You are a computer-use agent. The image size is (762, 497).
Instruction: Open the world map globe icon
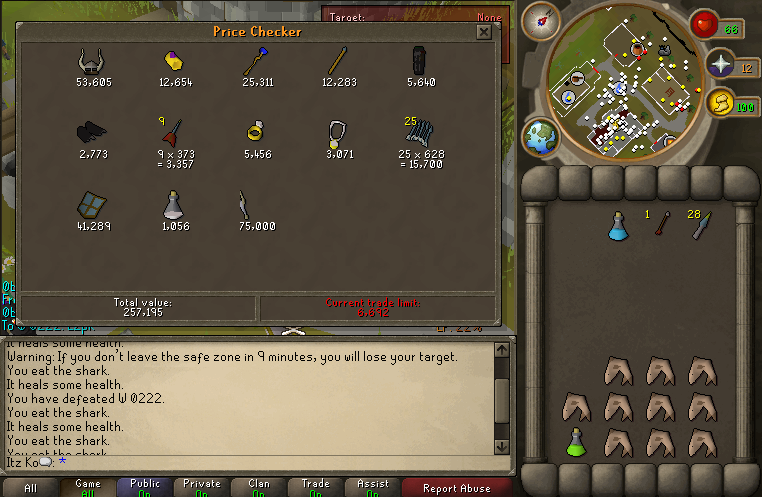(542, 137)
